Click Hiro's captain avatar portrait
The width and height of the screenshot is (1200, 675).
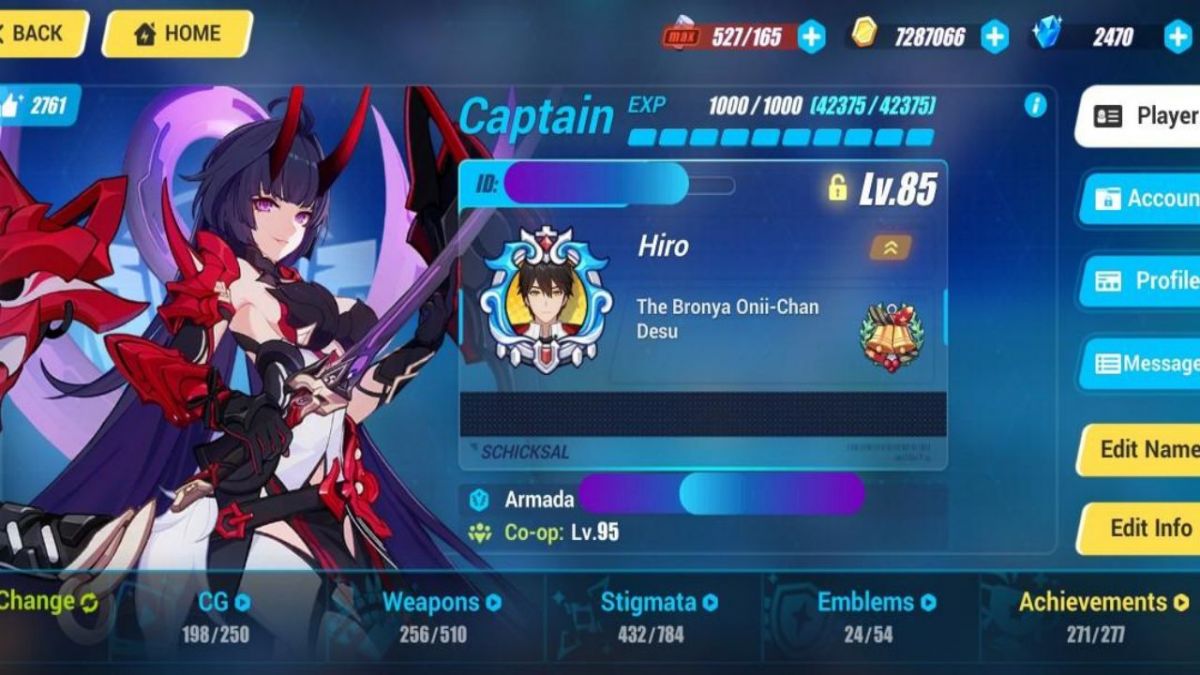point(545,300)
